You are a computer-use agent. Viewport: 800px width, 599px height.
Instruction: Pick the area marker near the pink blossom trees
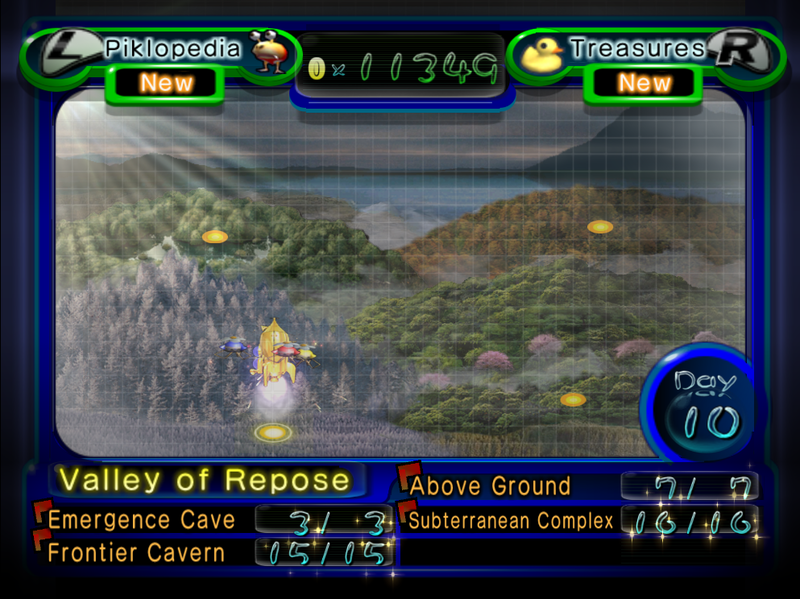573,399
